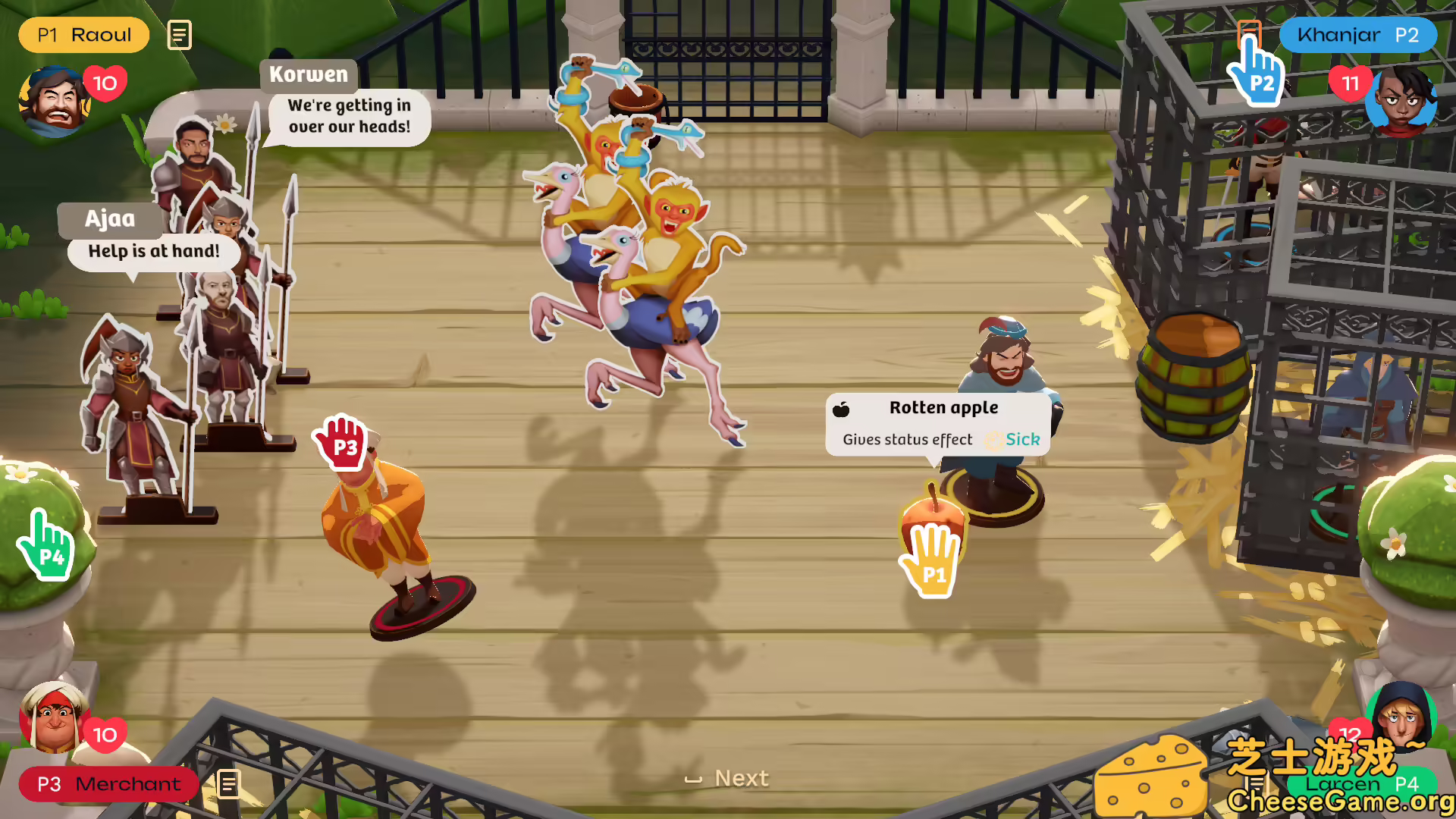Viewport: 1456px width, 819px height.
Task: Click the blue Khanjar P2 name badge
Action: [1357, 35]
